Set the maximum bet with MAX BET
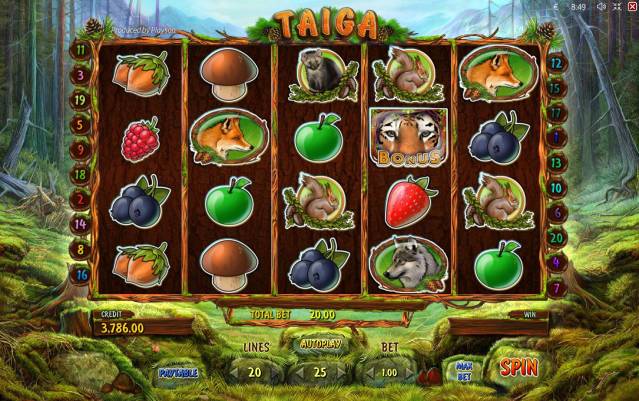 (463, 369)
